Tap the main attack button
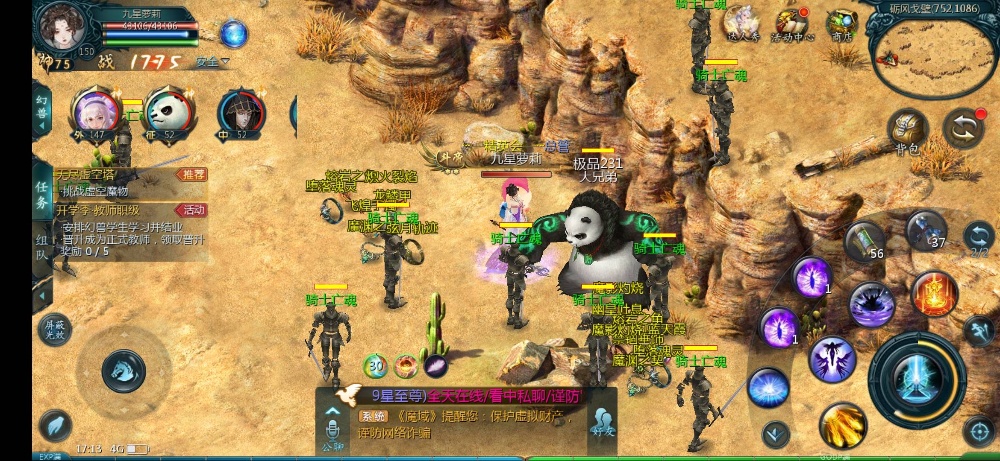The height and width of the screenshot is (461, 1000). (916, 378)
